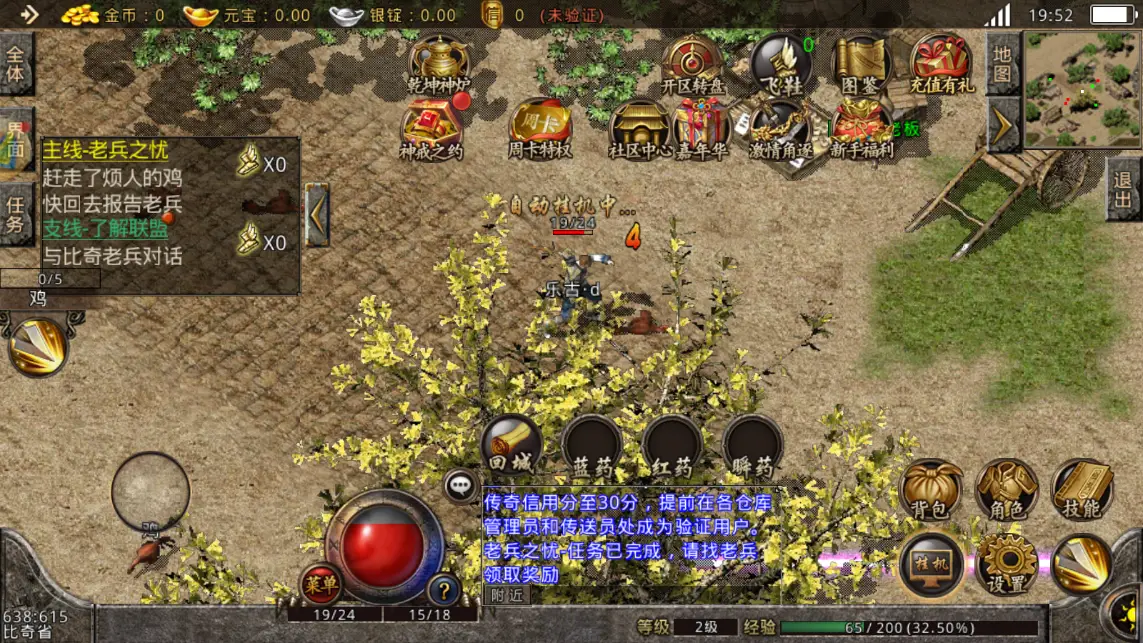Open the 设置 gear settings

1006,564
